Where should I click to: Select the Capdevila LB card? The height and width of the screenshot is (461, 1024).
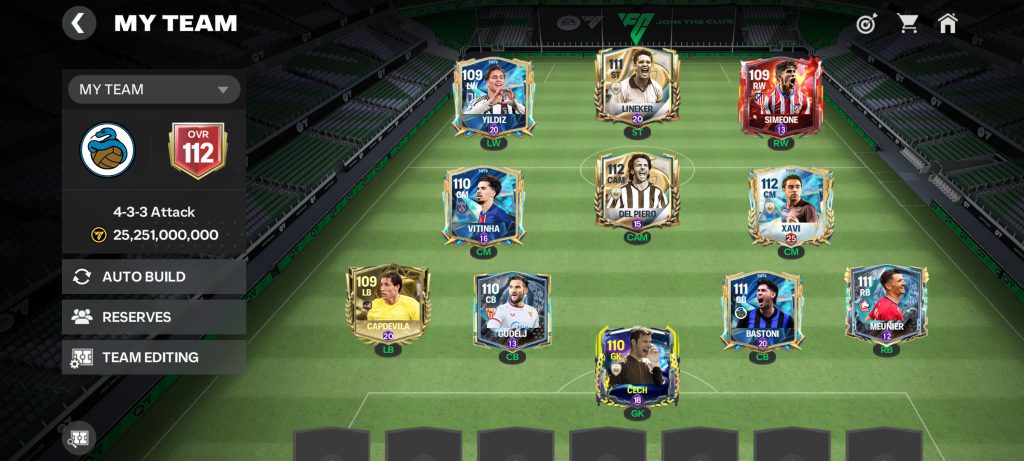387,303
